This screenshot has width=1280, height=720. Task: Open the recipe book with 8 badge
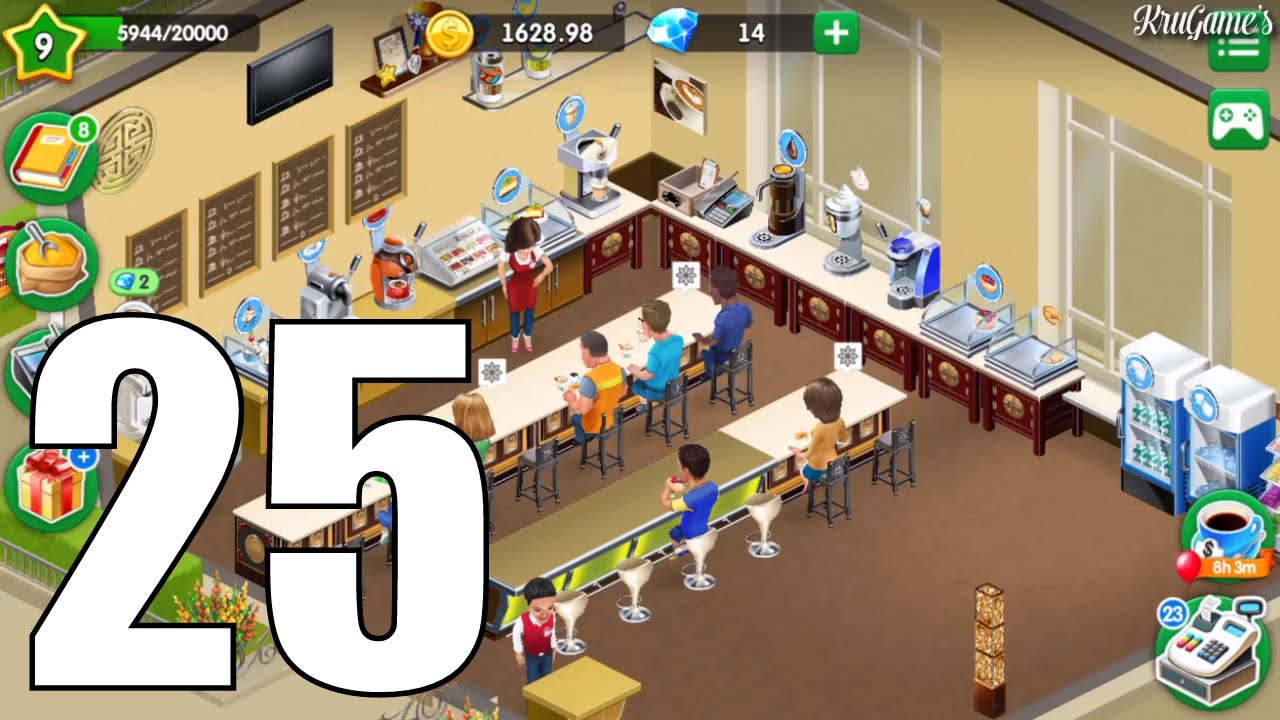pos(49,160)
